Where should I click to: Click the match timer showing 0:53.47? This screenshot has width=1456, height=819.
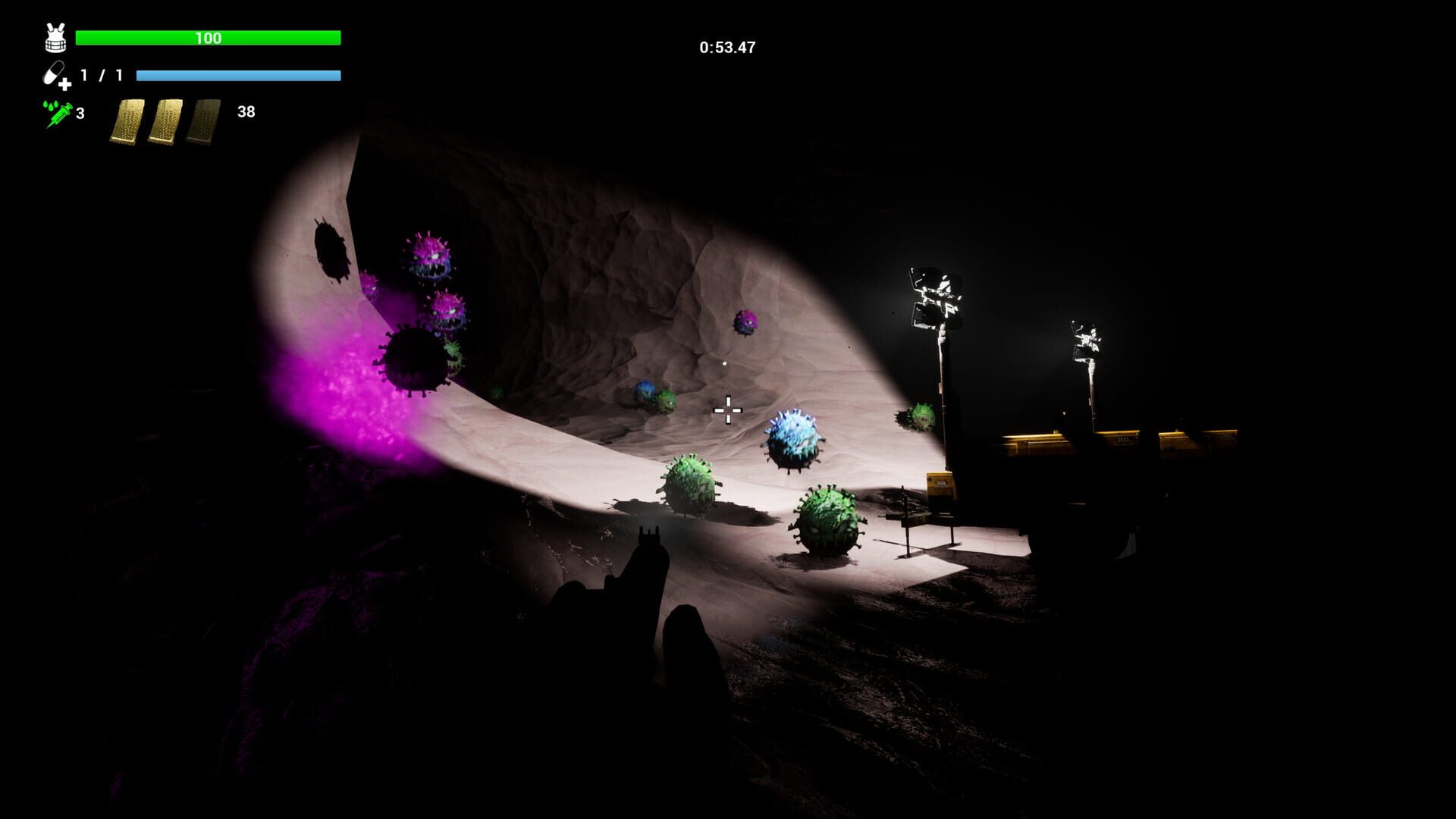726,45
